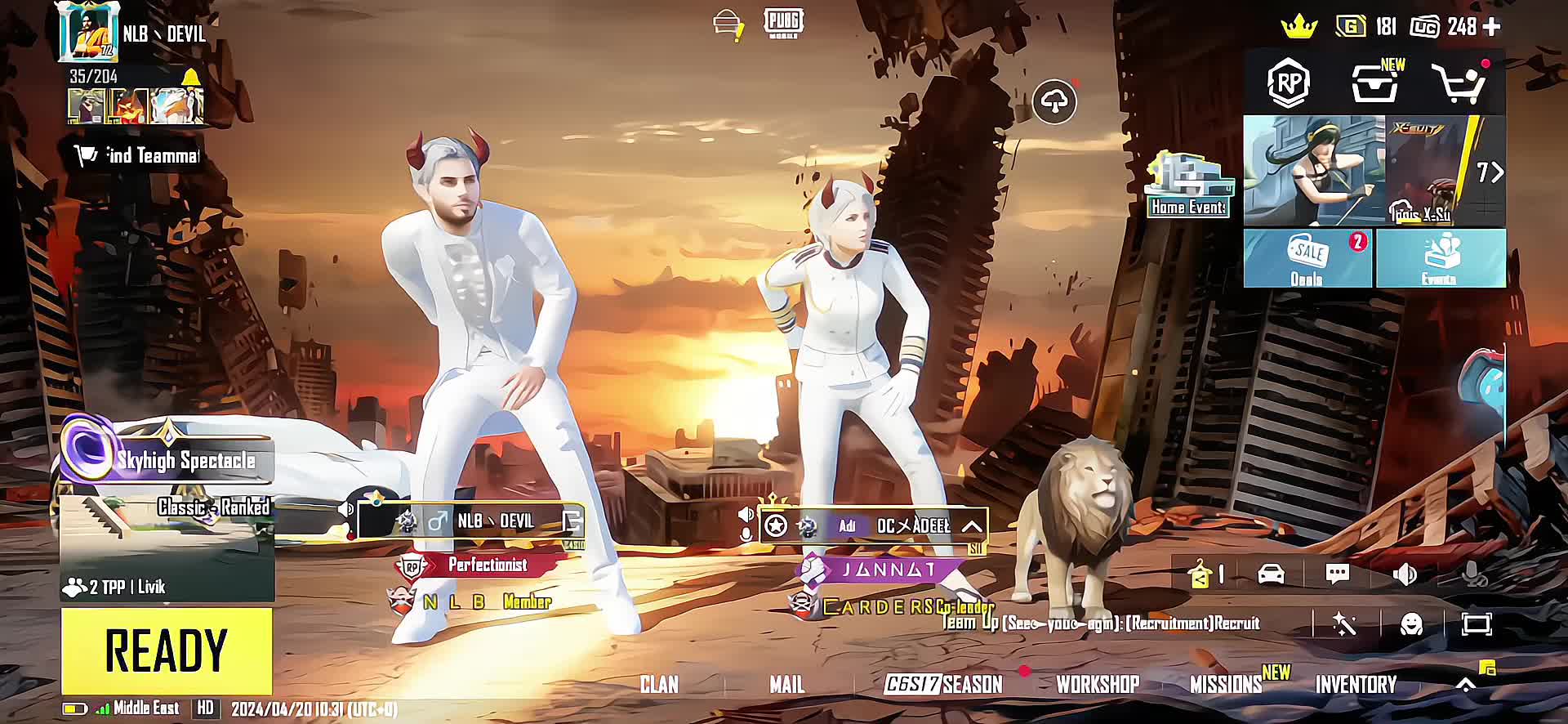Open the Royale Pass RP icon
Image resolution: width=1568 pixels, height=724 pixels.
pos(1289,83)
